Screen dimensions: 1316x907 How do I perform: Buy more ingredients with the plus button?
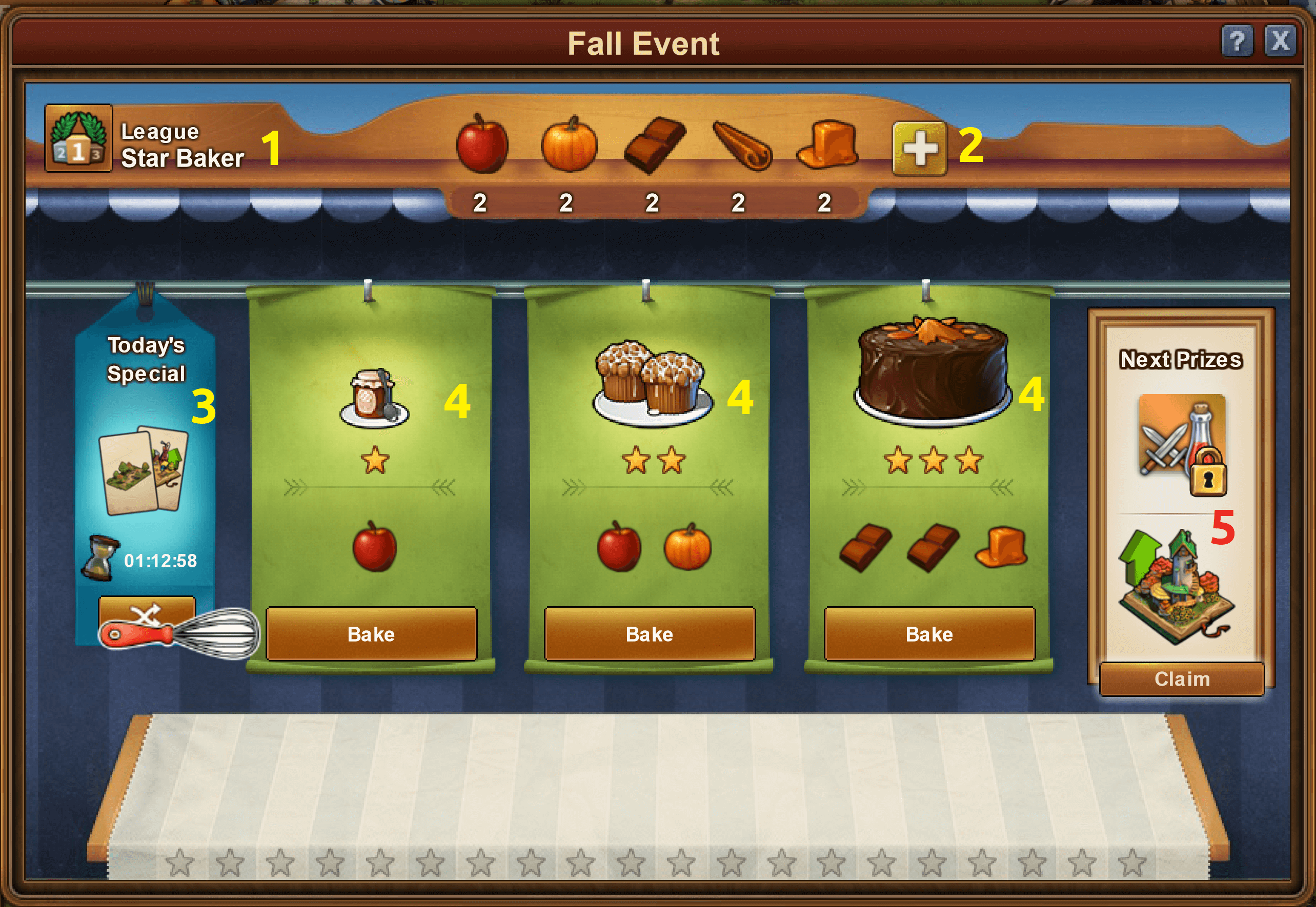(x=919, y=148)
